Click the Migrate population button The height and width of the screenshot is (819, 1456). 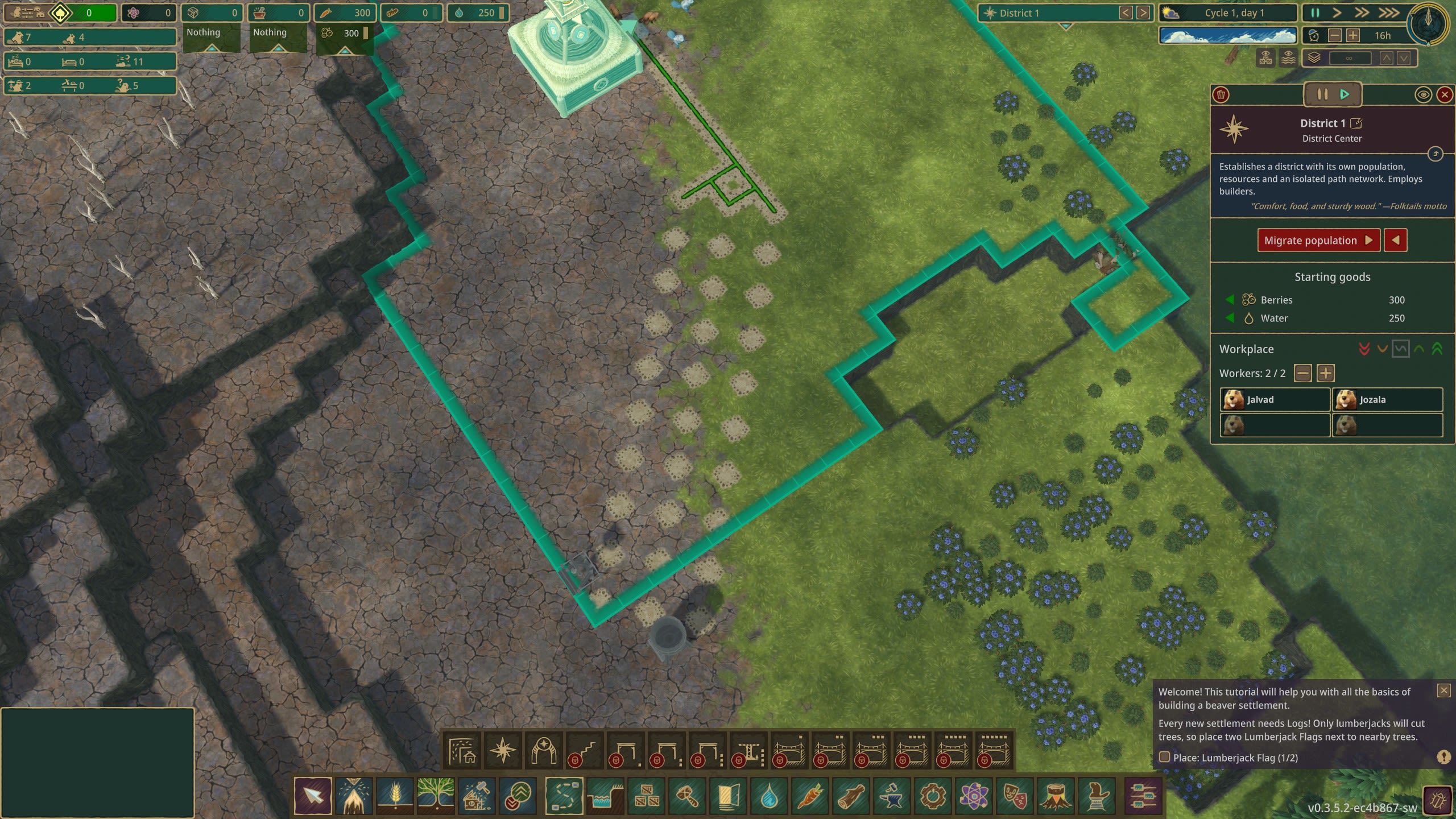[1318, 239]
